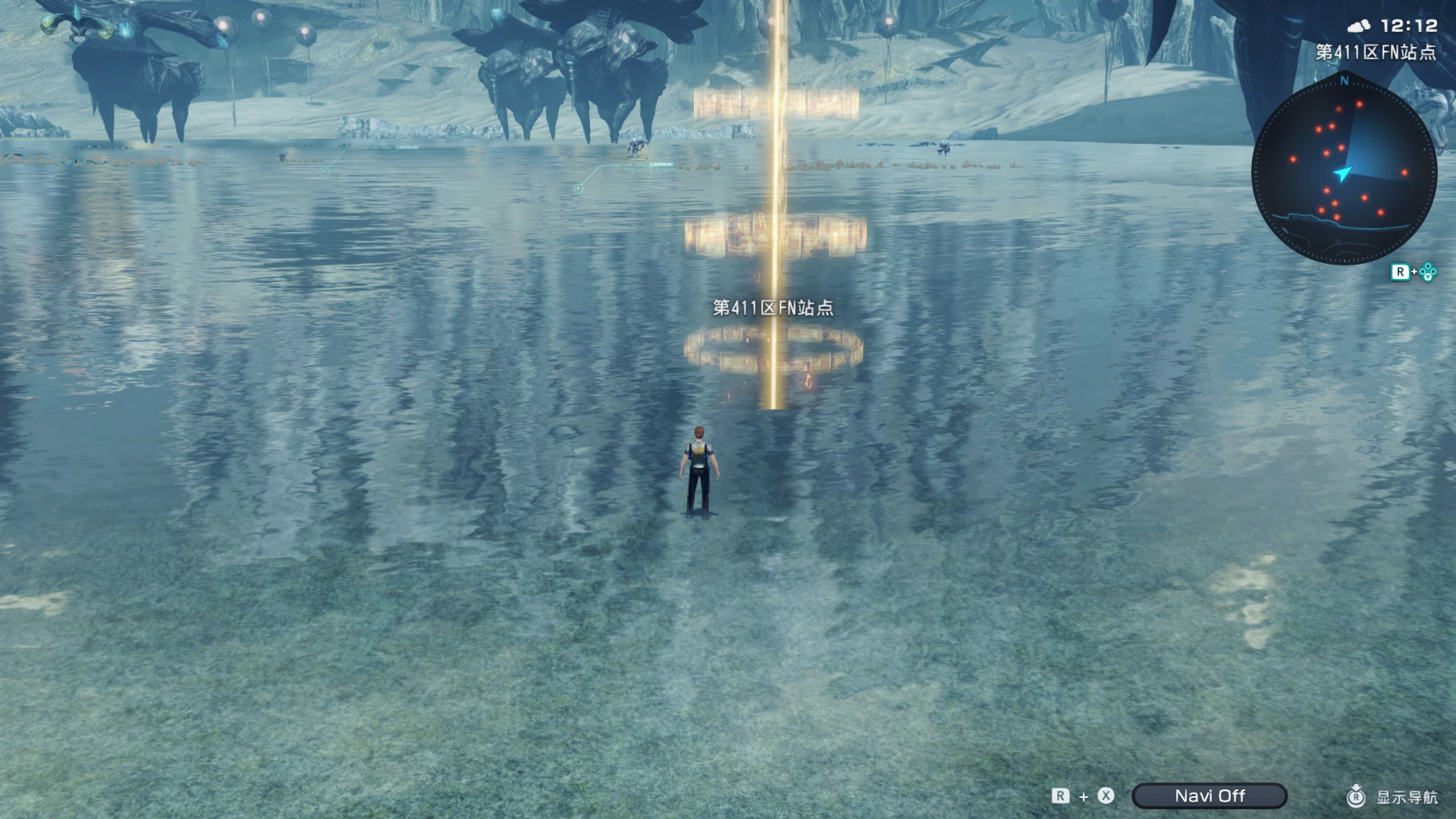Click the blue player arrow on the minimap
The height and width of the screenshot is (819, 1456).
coord(1342,174)
